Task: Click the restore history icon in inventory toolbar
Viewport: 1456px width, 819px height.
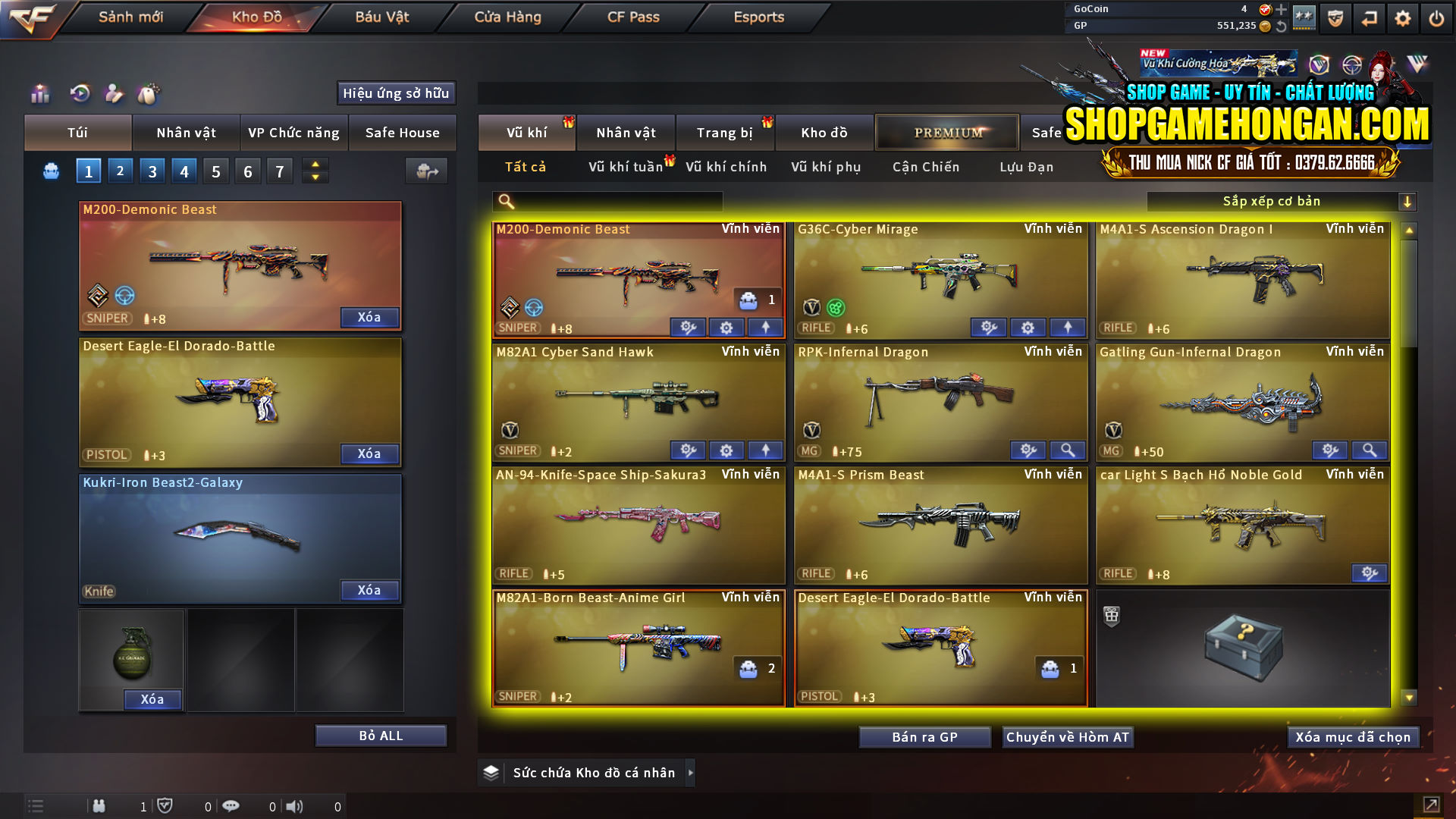Action: pyautogui.click(x=80, y=94)
